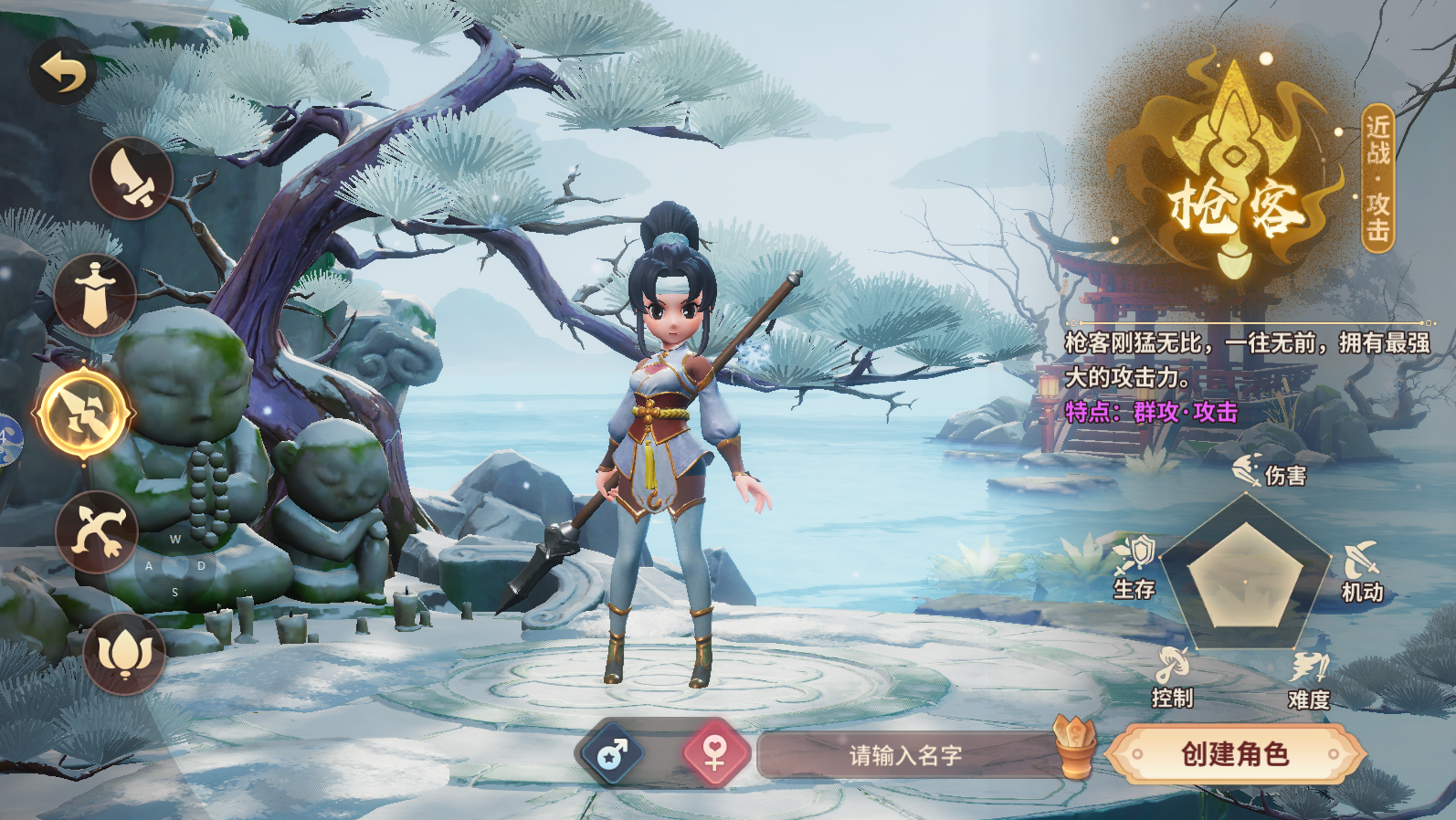The image size is (1456, 820).
Task: Select the male gender button
Action: [x=610, y=755]
